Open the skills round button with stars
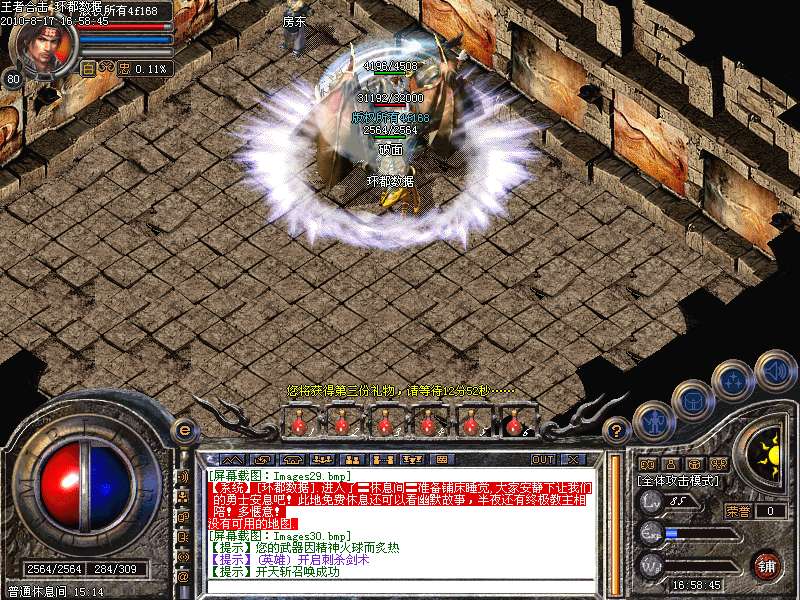The height and width of the screenshot is (600, 800). click(x=733, y=381)
